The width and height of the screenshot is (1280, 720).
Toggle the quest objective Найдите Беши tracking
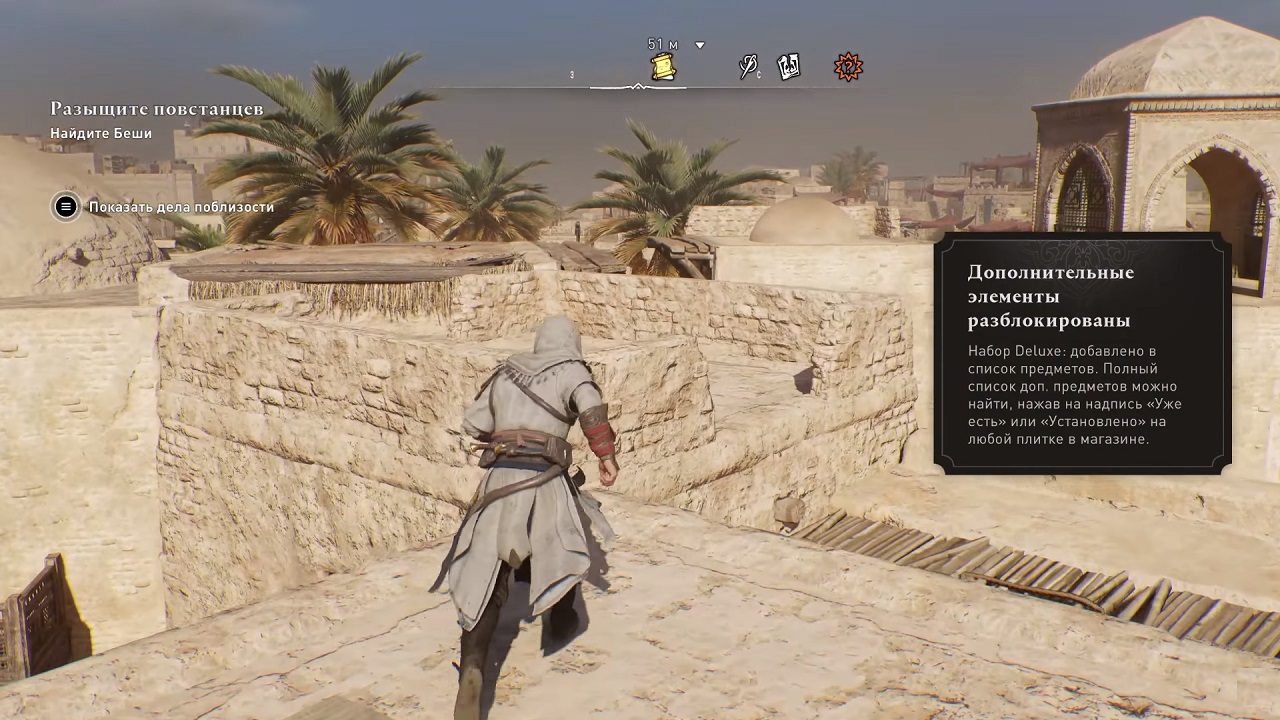tap(101, 133)
